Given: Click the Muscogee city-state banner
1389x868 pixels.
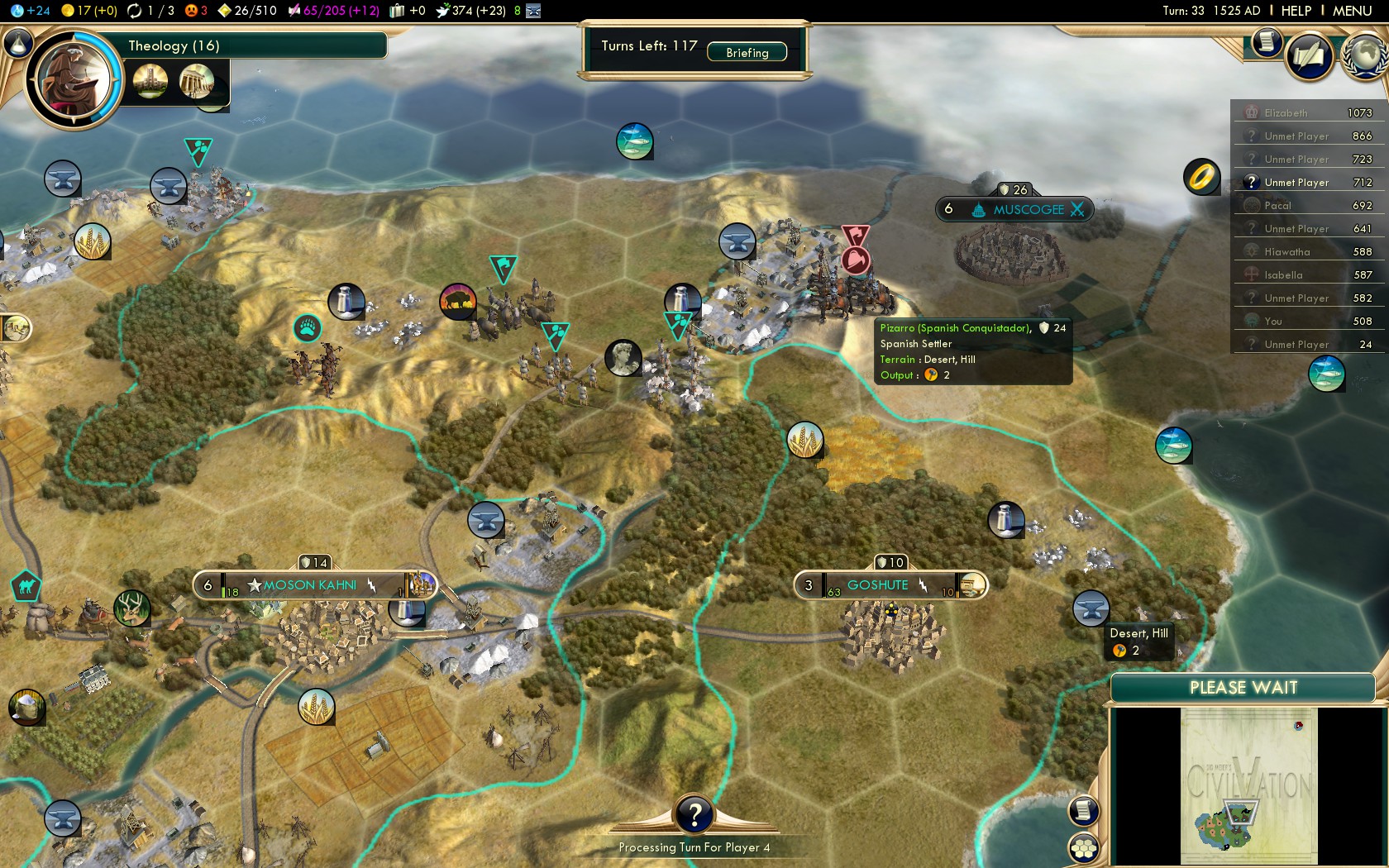Looking at the screenshot, I should tap(1028, 209).
